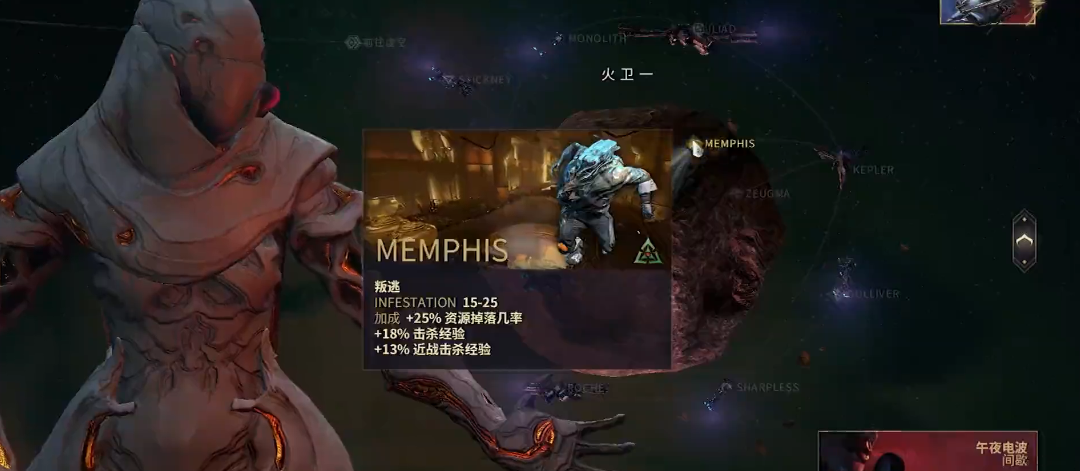Click the Void junction link icon
This screenshot has width=1080, height=471.
pyautogui.click(x=352, y=42)
